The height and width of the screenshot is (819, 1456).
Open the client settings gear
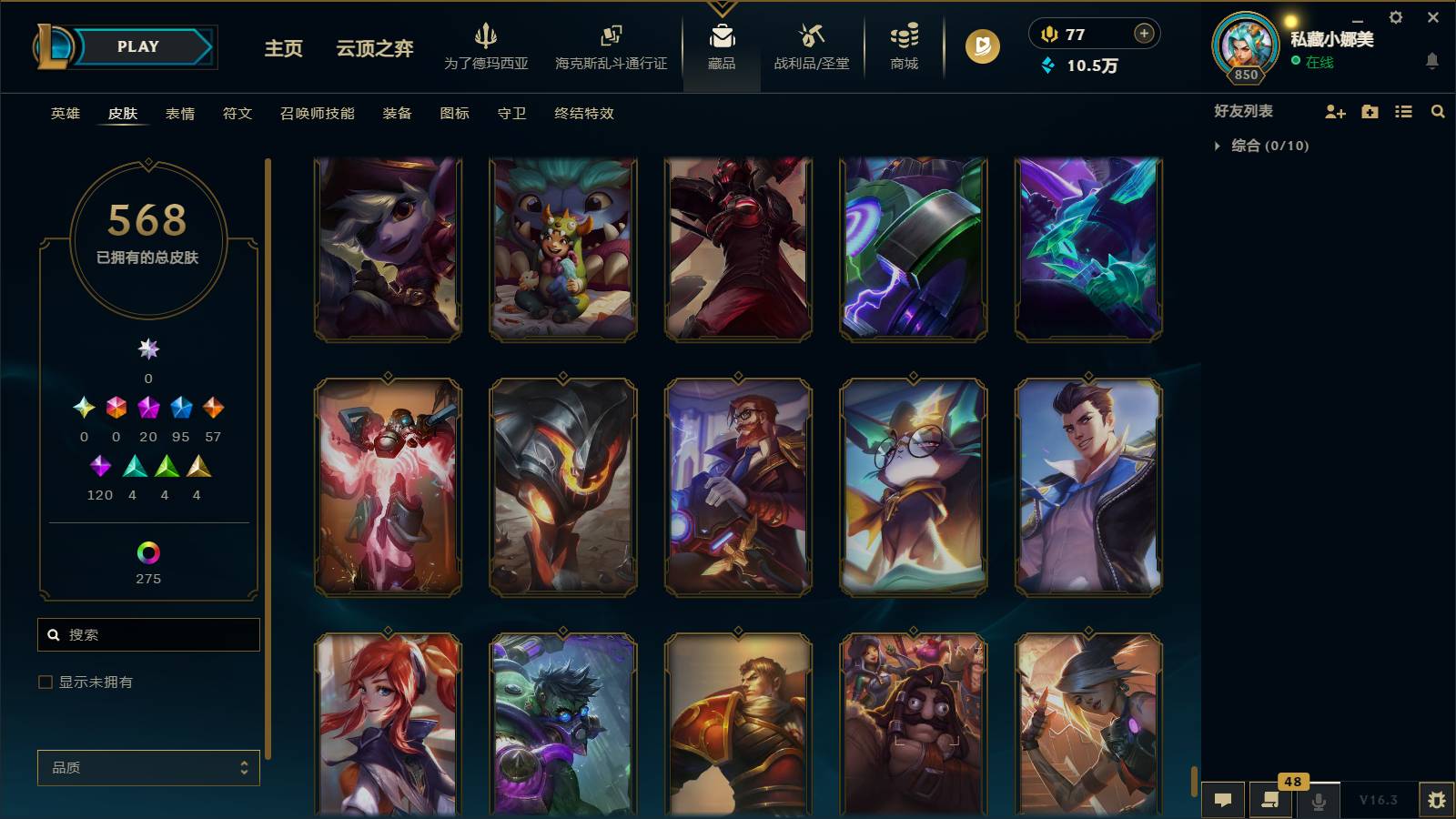(1395, 16)
